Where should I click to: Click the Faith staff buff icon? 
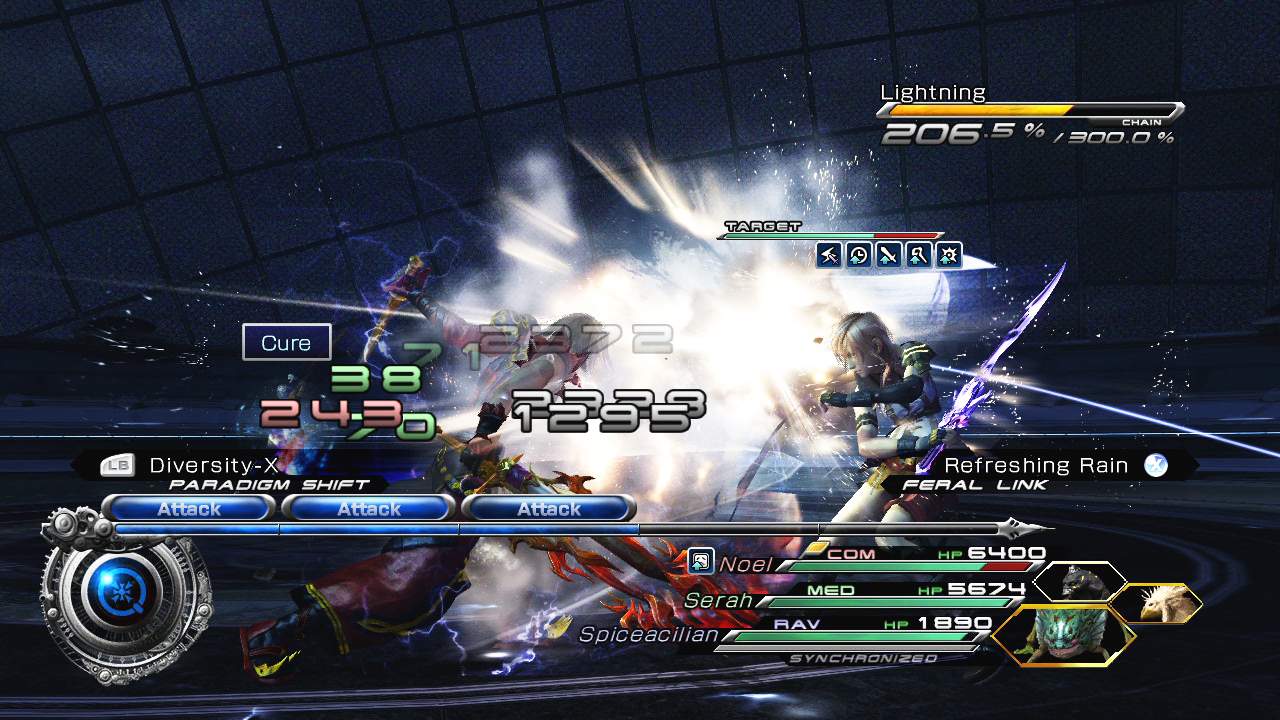pos(917,256)
